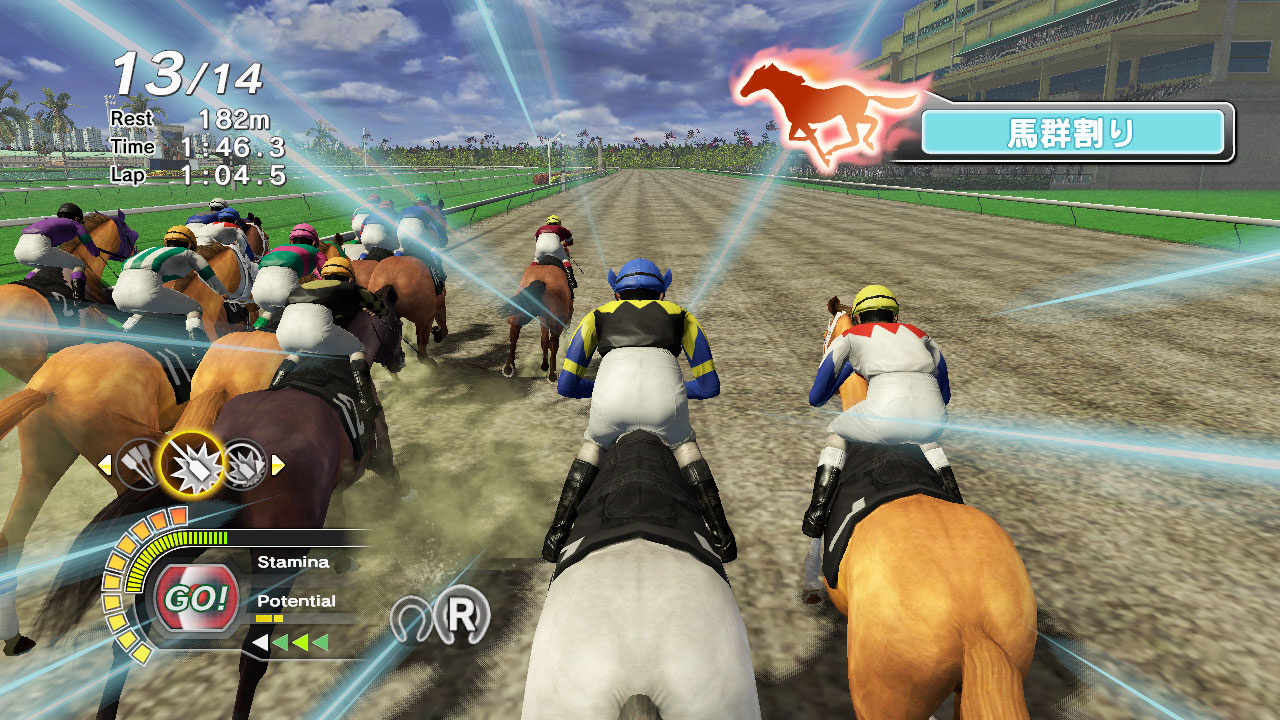Click the white pace arrow below Potential

[x=261, y=643]
